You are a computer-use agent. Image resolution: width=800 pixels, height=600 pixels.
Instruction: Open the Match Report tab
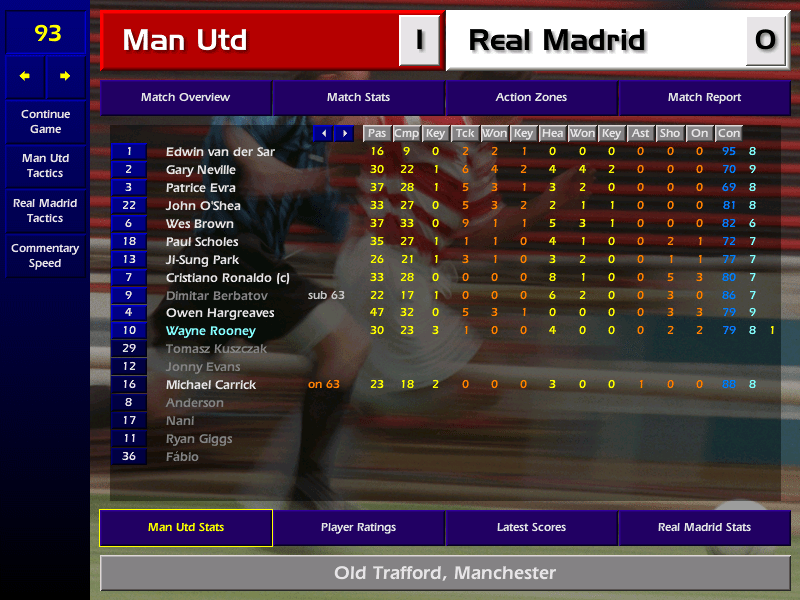click(704, 98)
